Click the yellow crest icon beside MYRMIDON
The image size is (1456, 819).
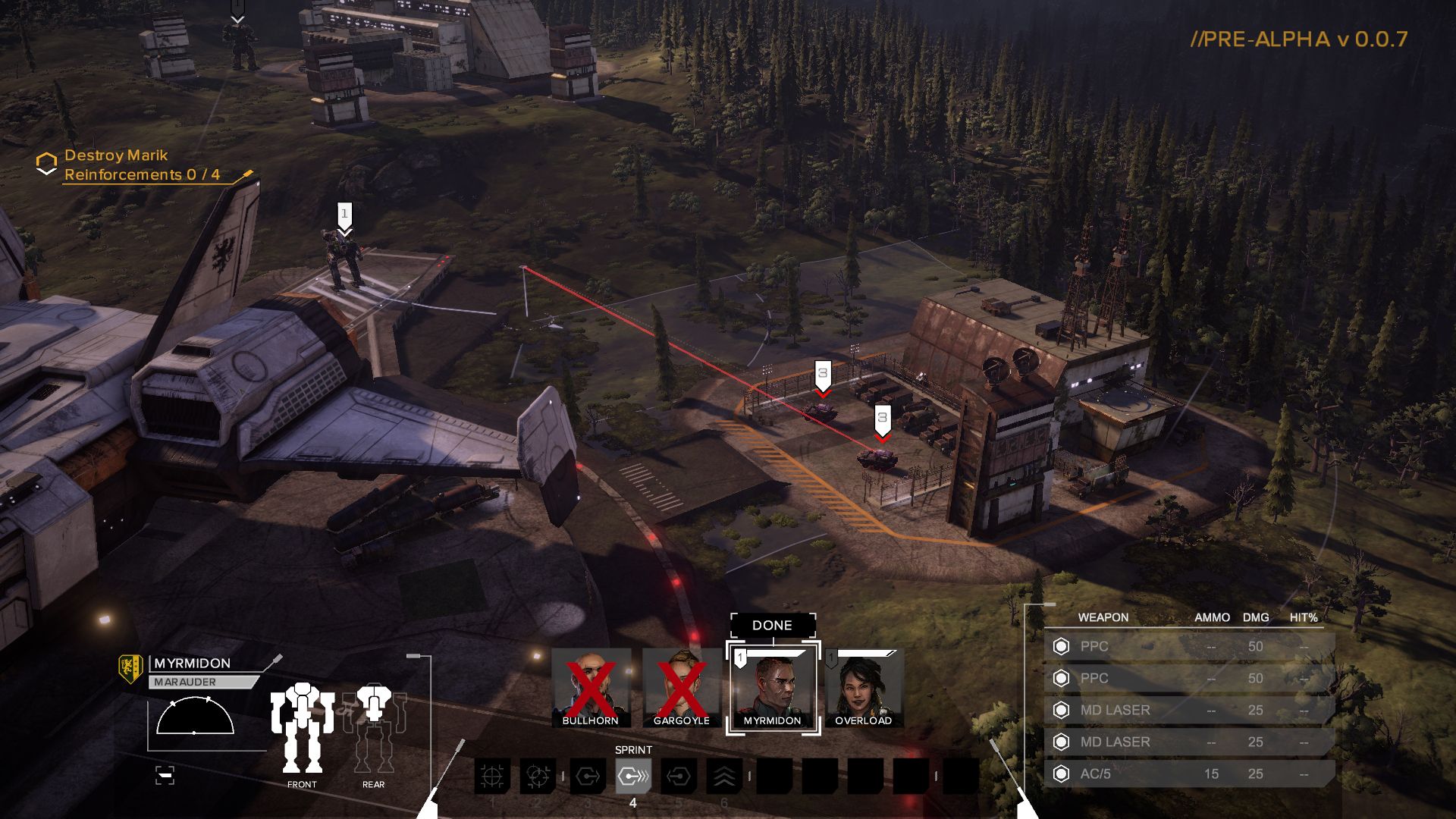click(x=130, y=668)
